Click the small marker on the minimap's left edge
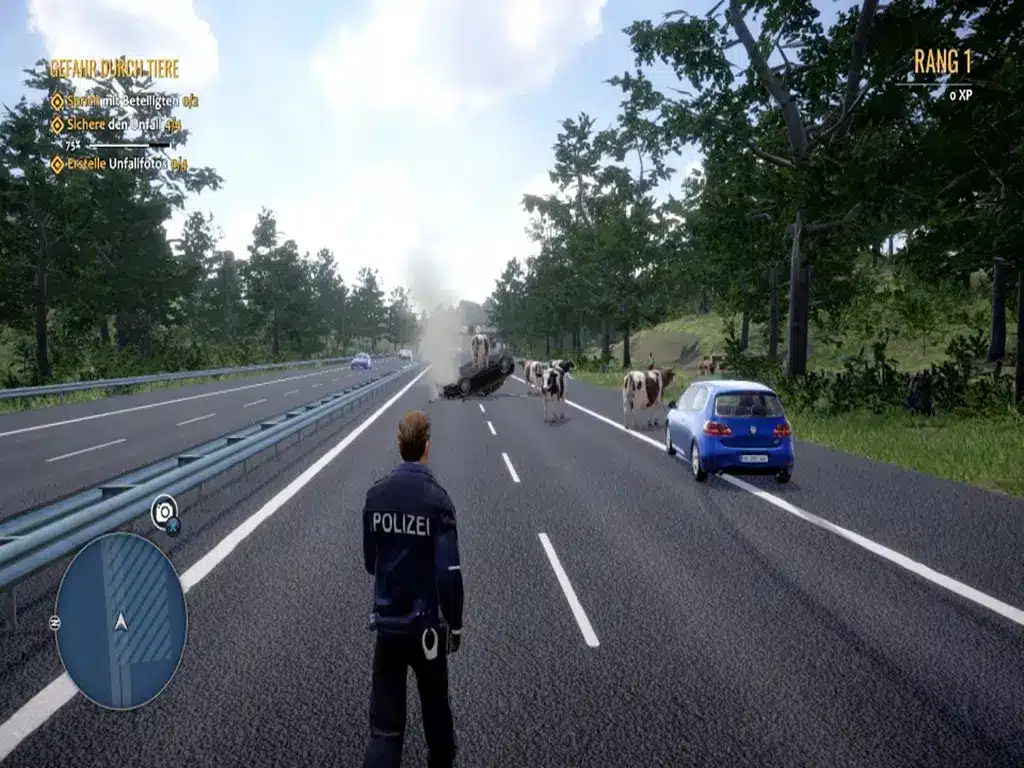The height and width of the screenshot is (768, 1024). pos(55,622)
